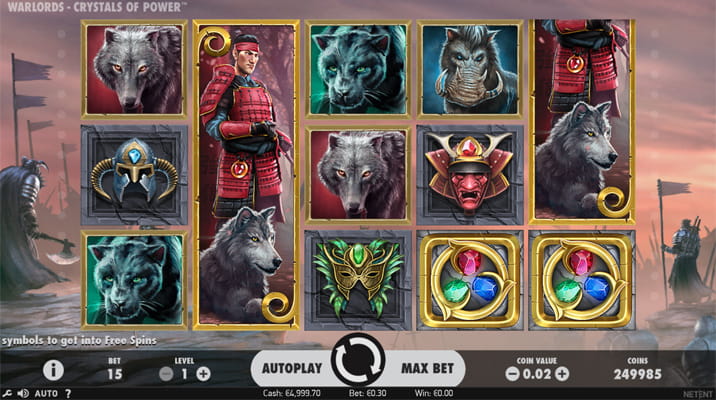The width and height of the screenshot is (716, 400).
Task: Increase the bet level
Action: (204, 373)
